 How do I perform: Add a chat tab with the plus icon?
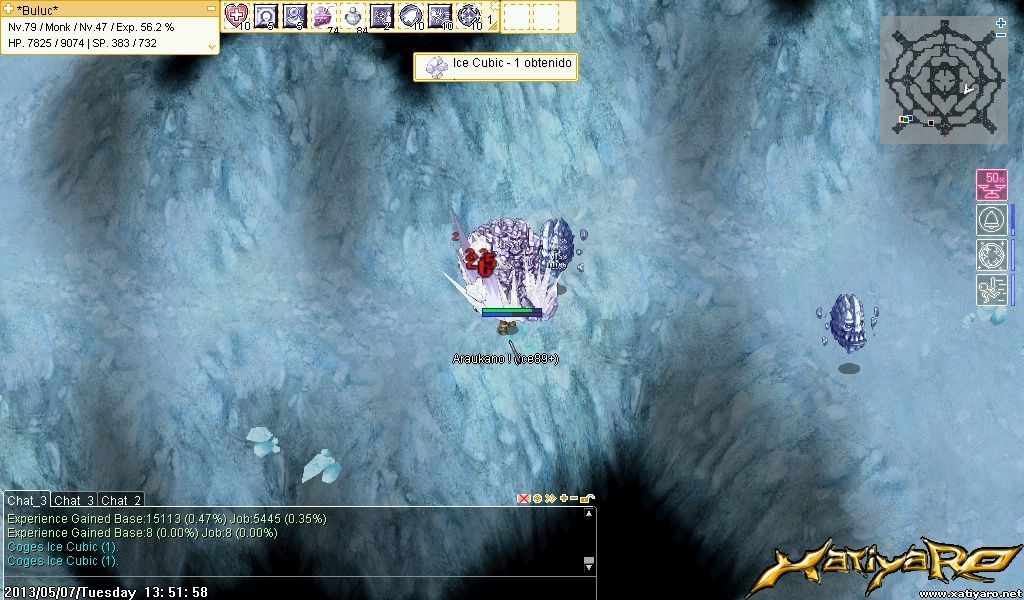563,498
